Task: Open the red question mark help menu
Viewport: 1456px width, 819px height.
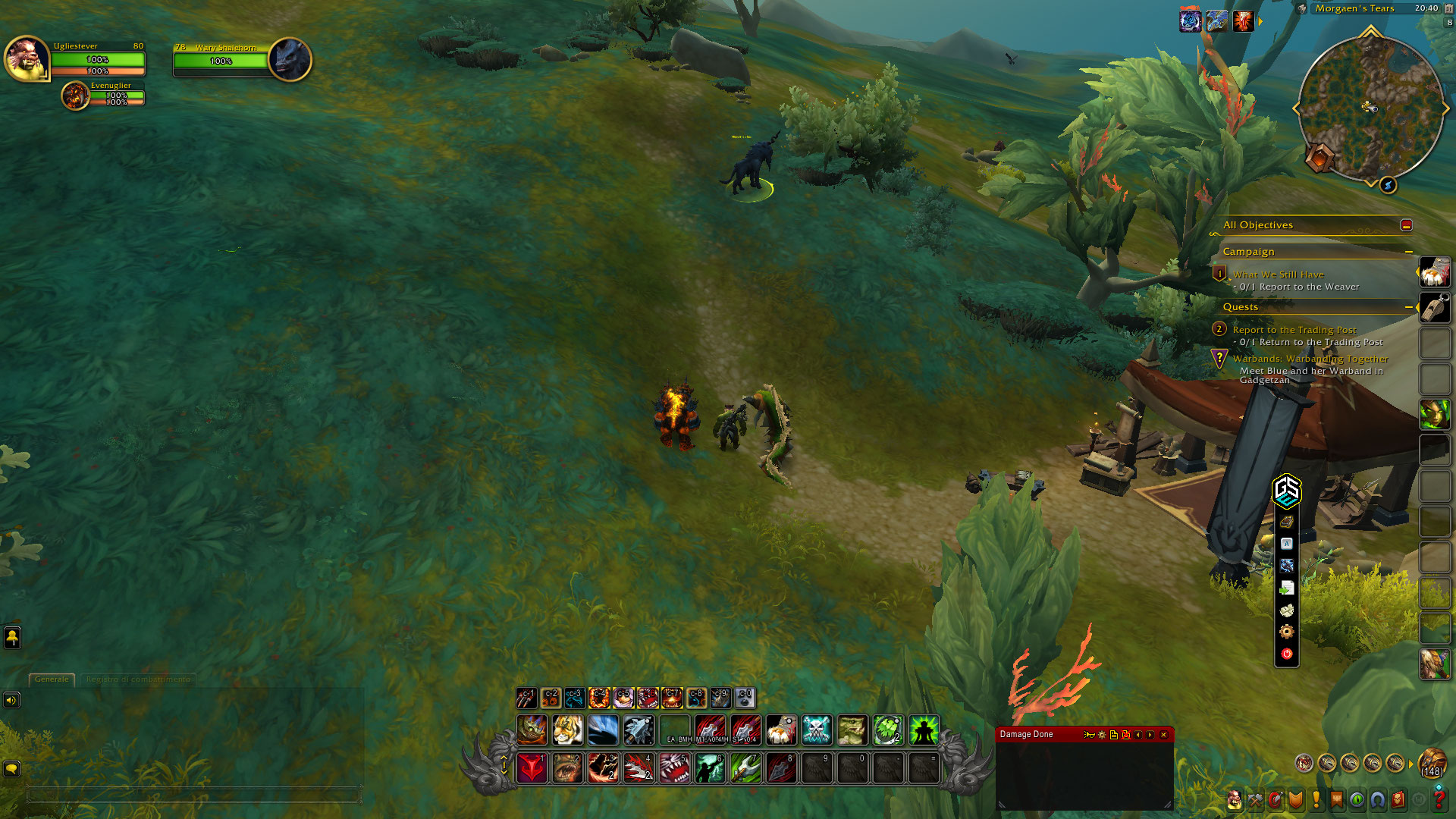Action: (x=1439, y=799)
